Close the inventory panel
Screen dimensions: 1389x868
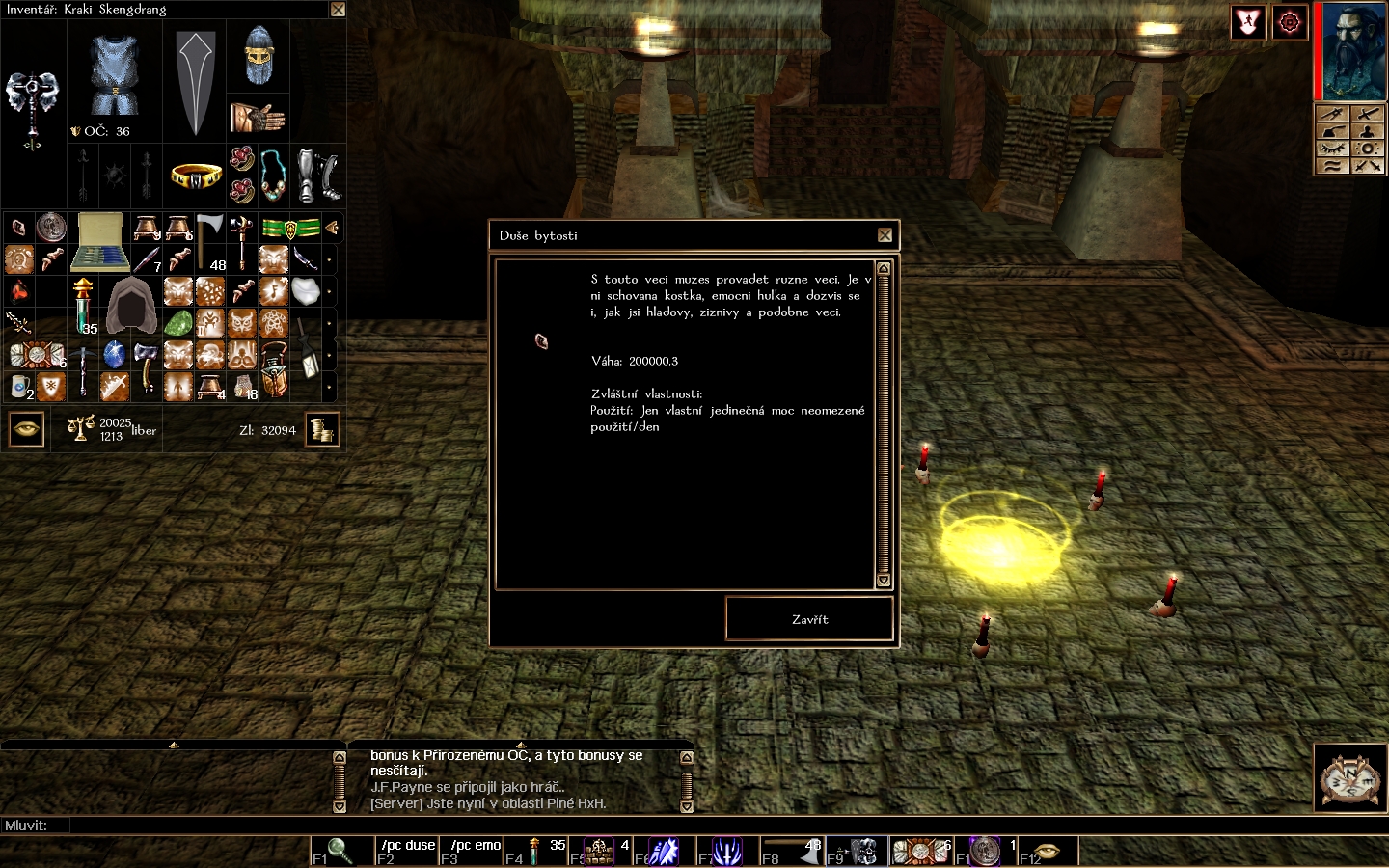[338, 10]
